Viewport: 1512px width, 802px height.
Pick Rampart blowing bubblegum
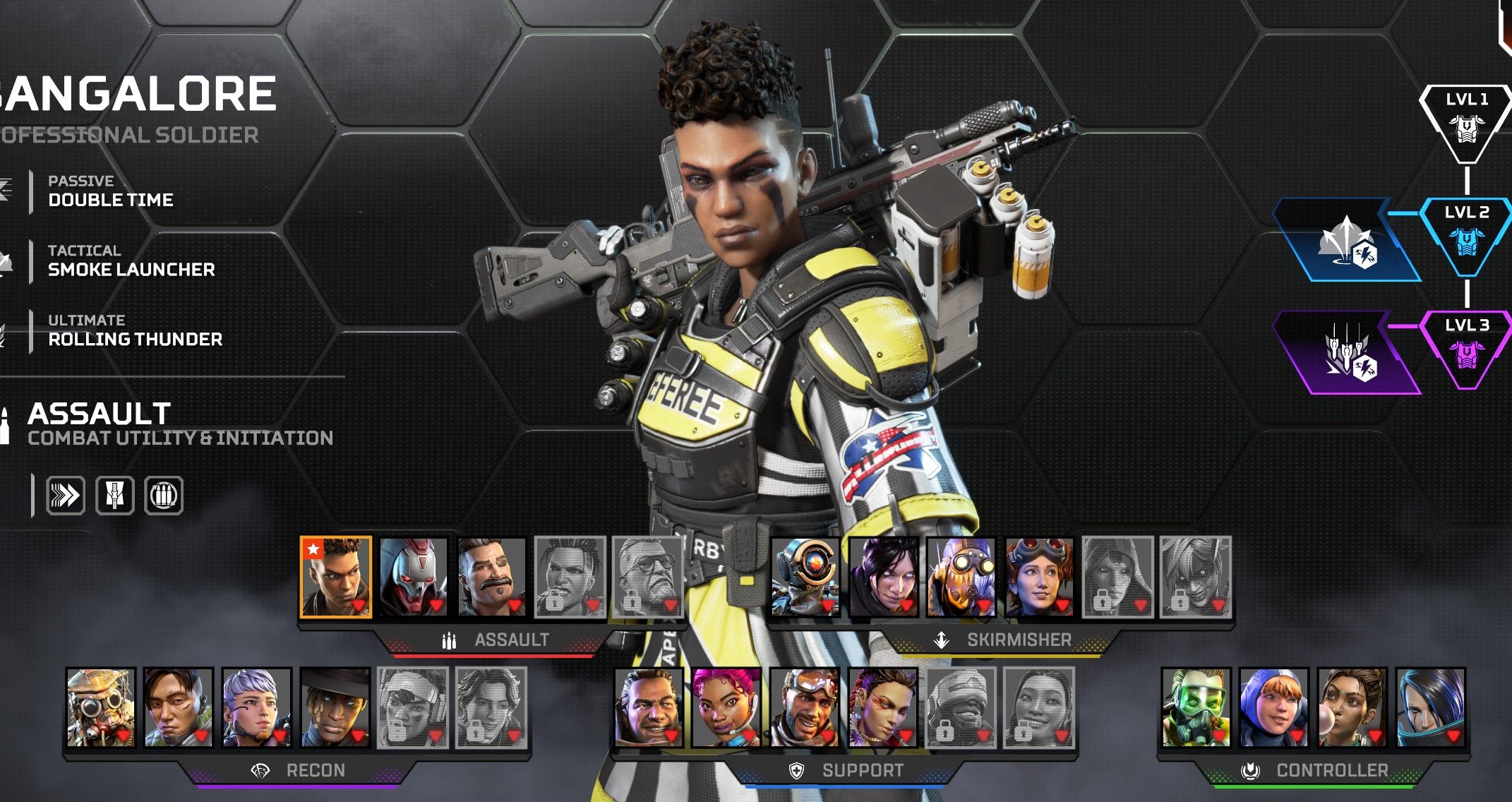[x=1352, y=707]
